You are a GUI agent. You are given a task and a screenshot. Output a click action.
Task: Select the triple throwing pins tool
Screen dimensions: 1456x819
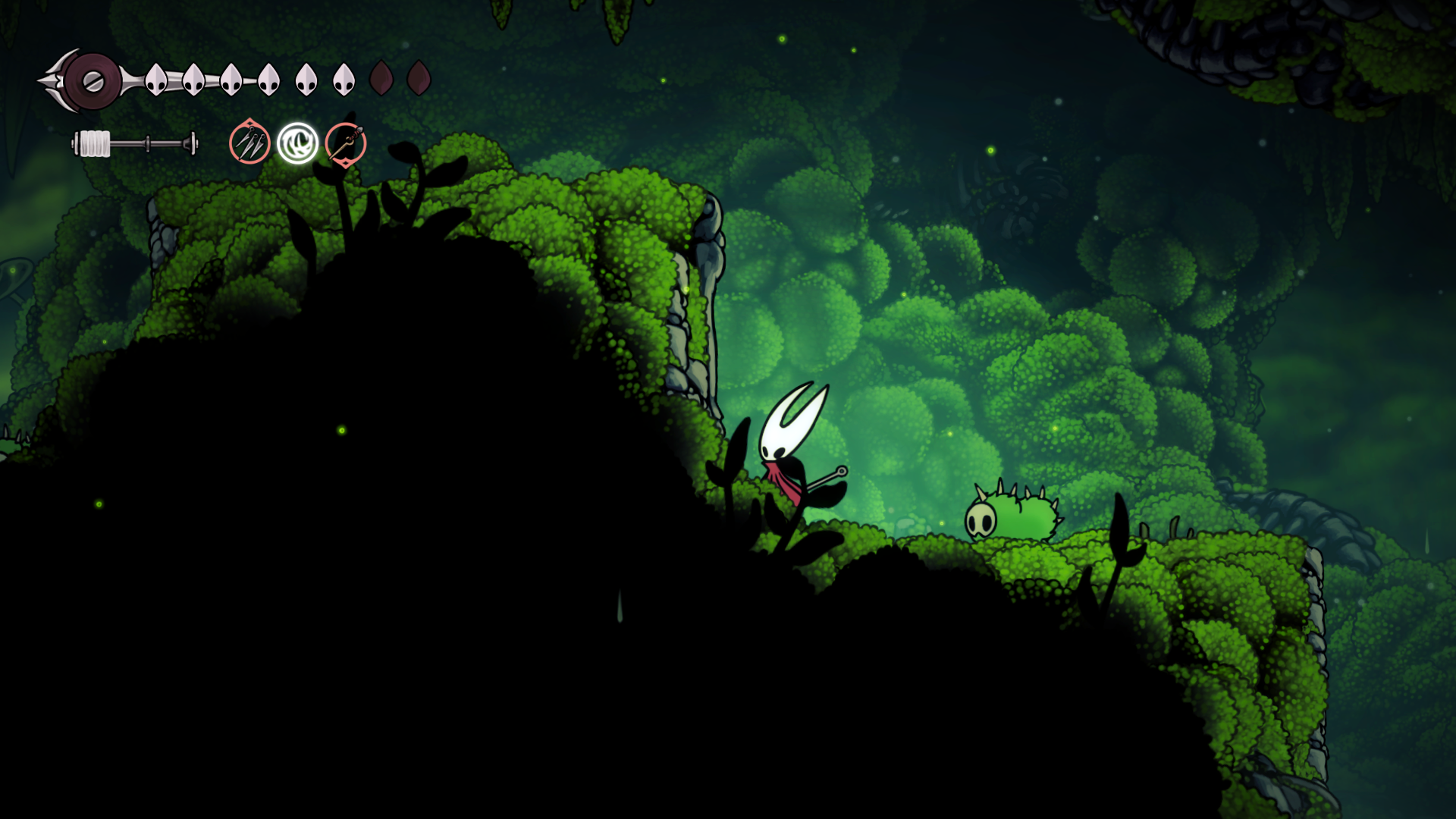click(x=249, y=143)
